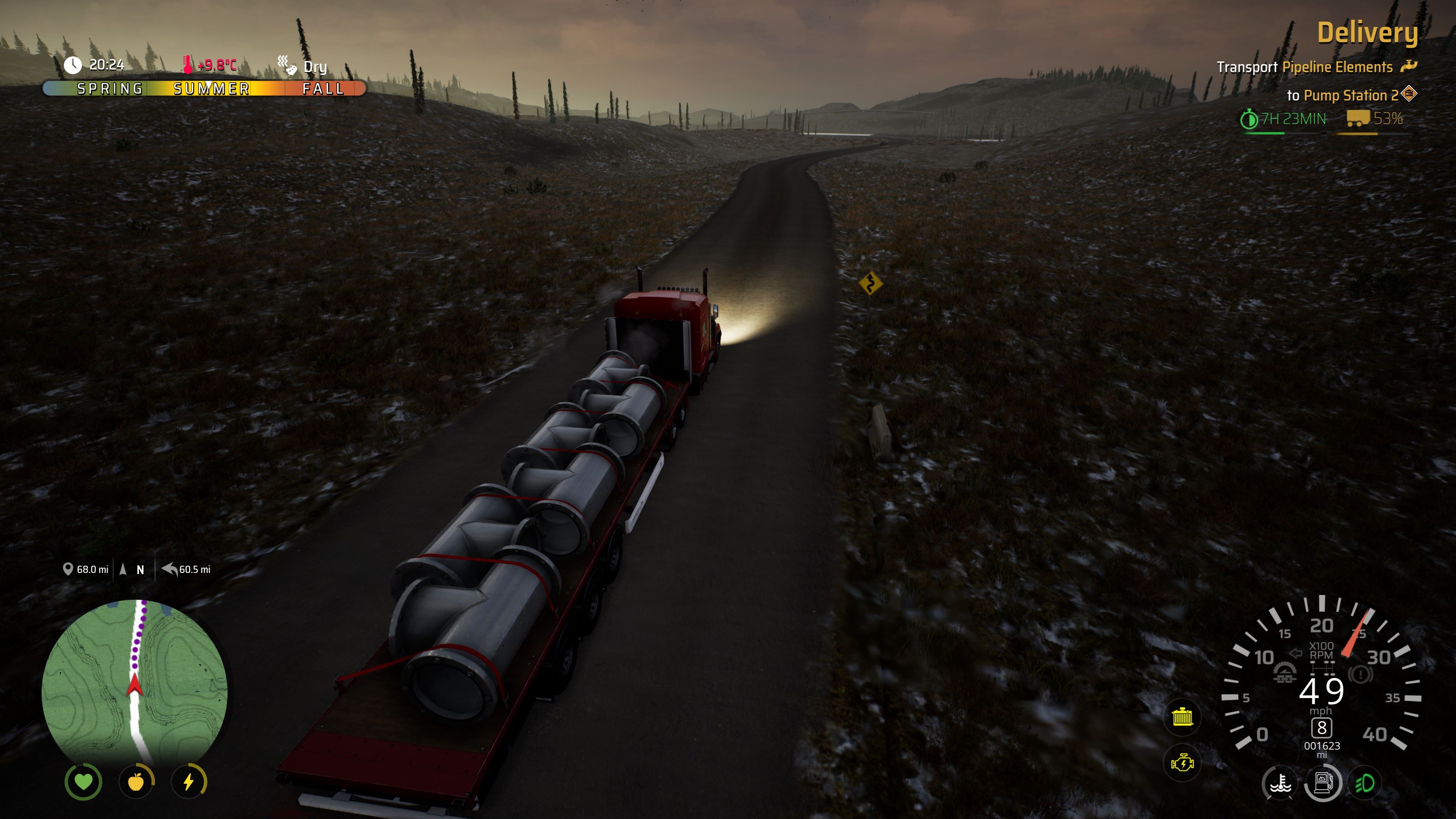
Task: Select the green heart health icon
Action: tap(84, 782)
